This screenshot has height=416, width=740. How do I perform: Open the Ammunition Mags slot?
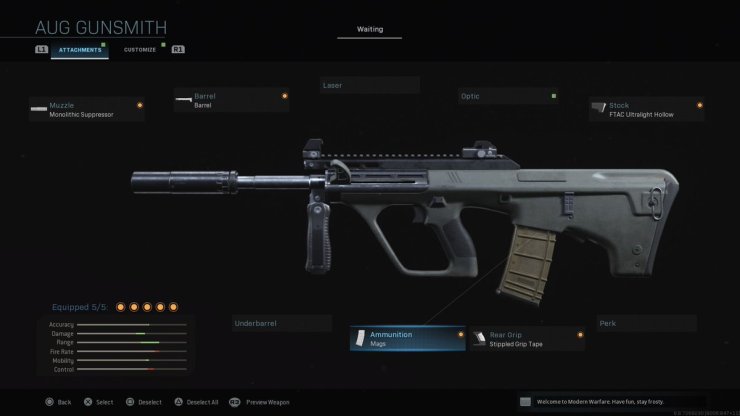(x=408, y=339)
